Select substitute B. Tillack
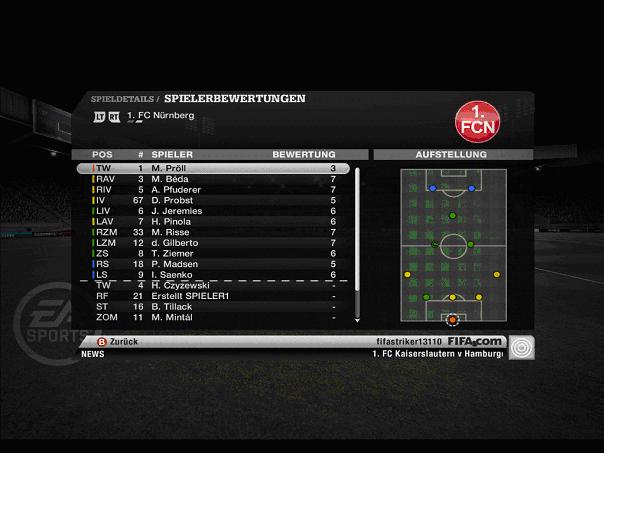 click(214, 307)
